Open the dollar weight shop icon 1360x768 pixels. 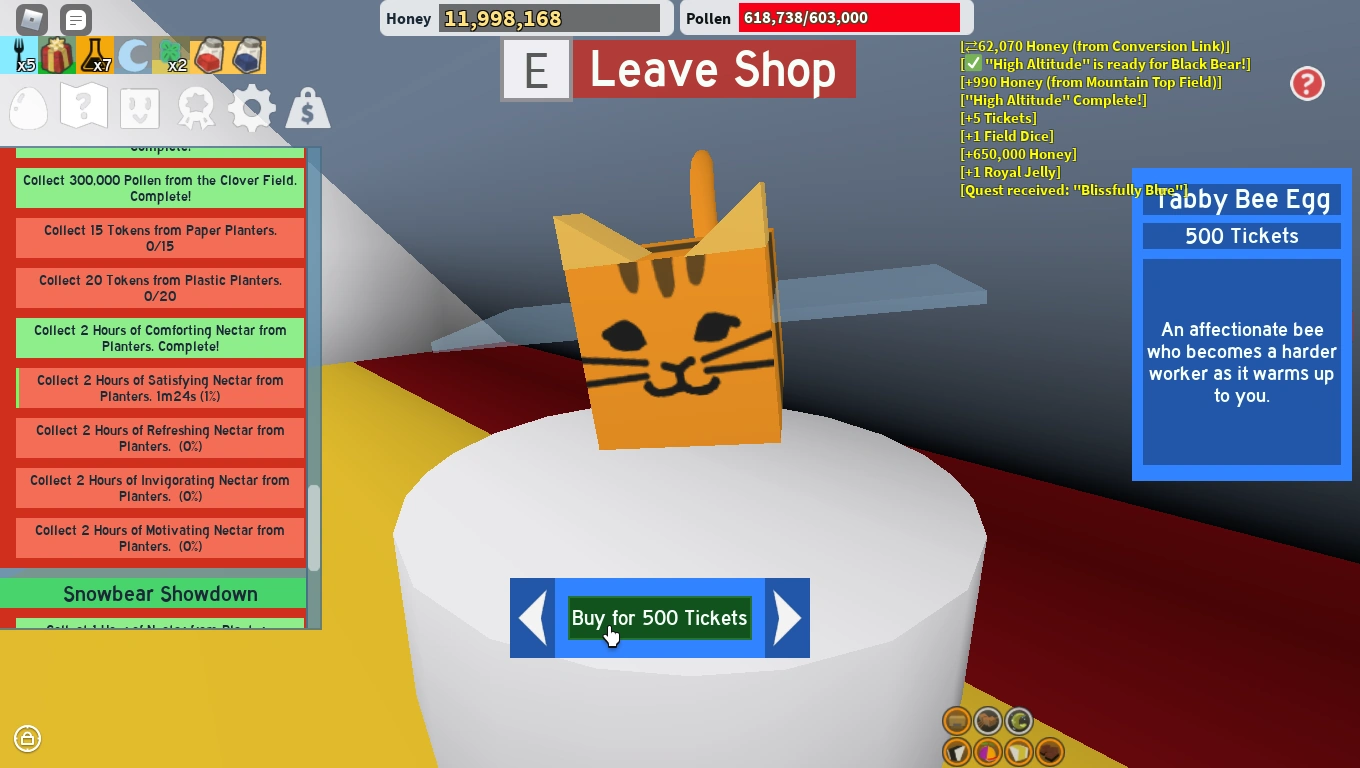coord(307,107)
